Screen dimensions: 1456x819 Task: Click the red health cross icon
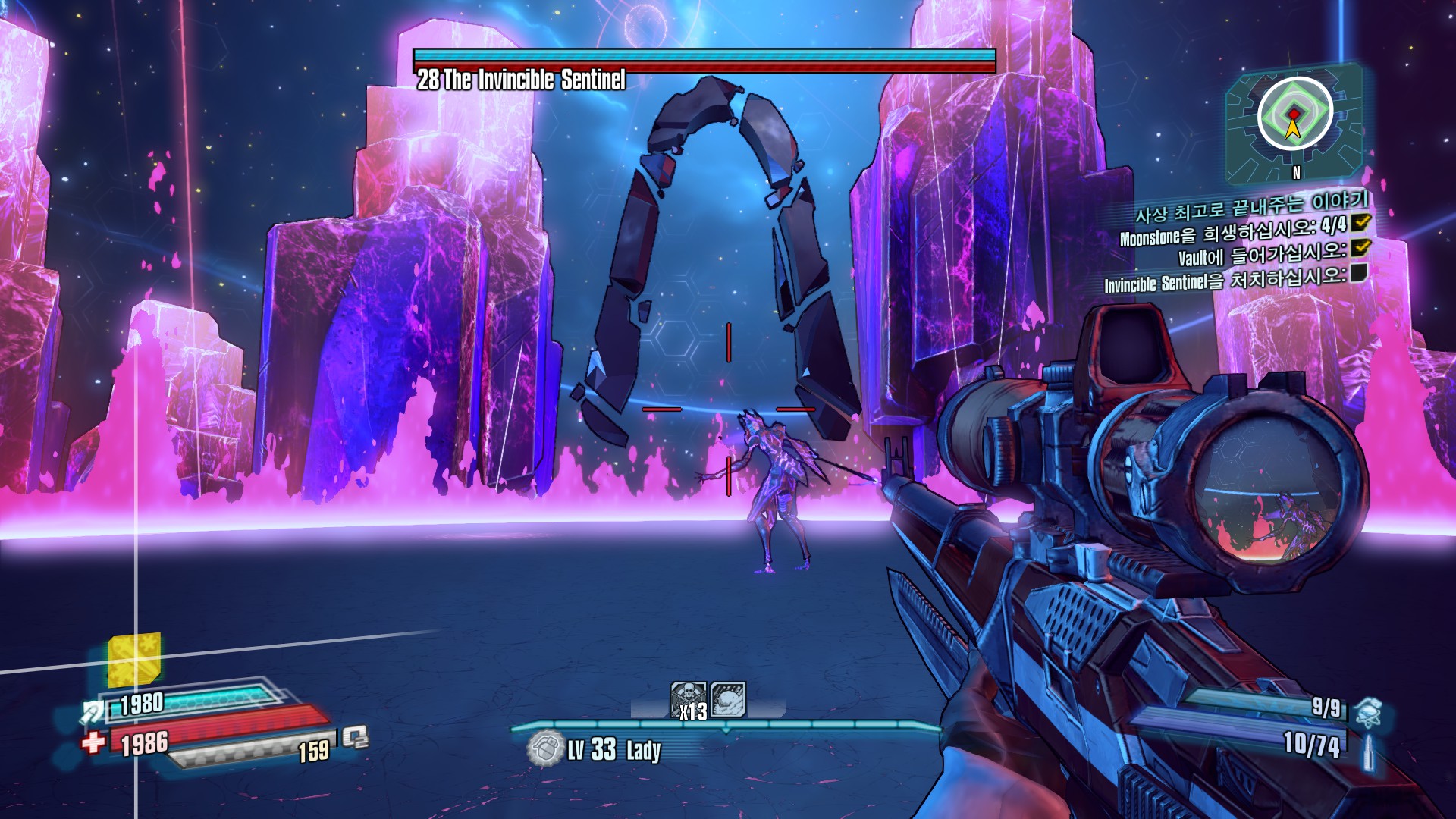[93, 742]
